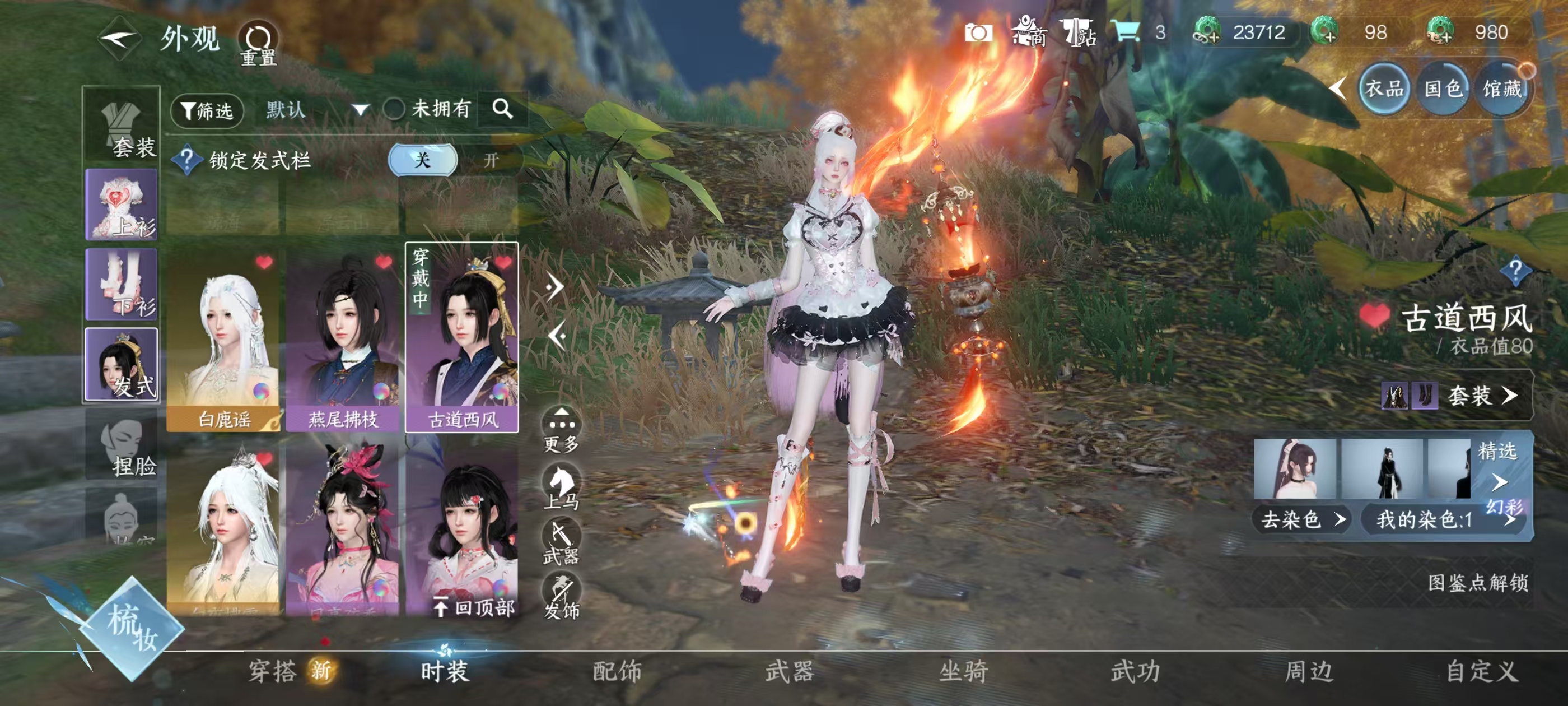Toggle the 未拥有 unowned filter
Screen dimensions: 1568x706
tap(394, 110)
